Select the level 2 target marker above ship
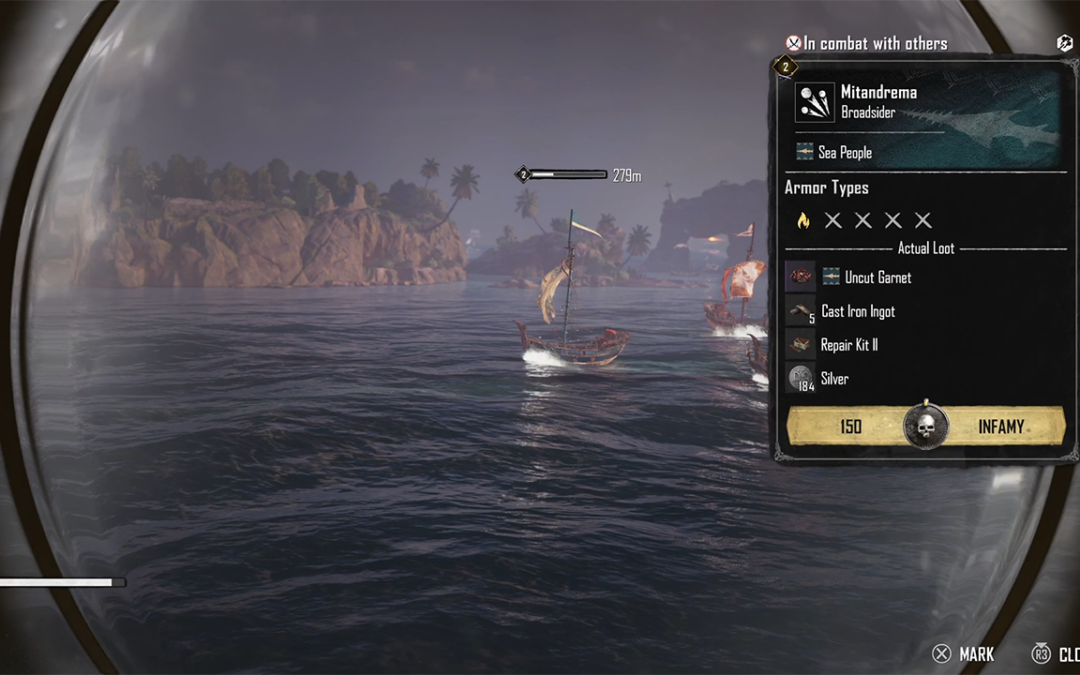The height and width of the screenshot is (675, 1080). (x=522, y=175)
